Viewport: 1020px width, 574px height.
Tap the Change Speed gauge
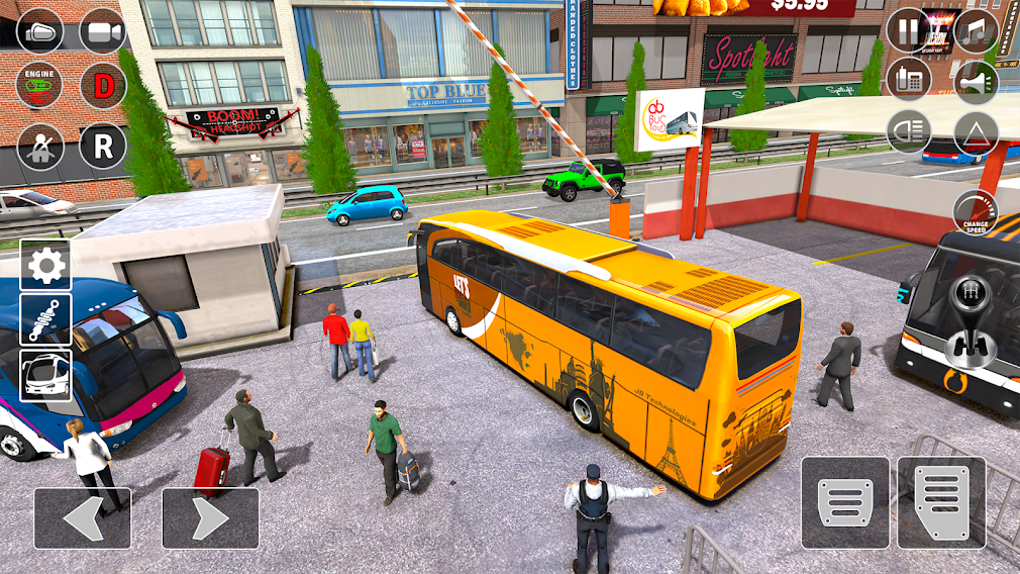975,211
